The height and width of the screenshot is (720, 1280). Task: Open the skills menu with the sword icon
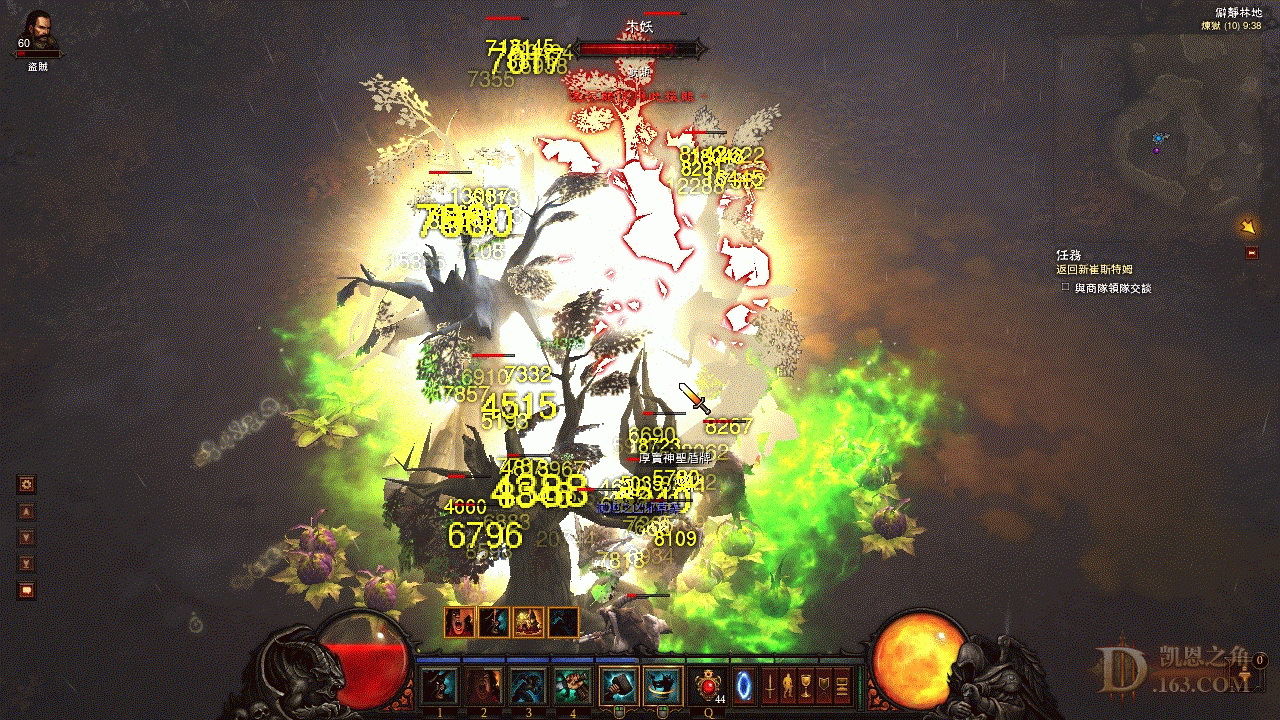[x=771, y=686]
